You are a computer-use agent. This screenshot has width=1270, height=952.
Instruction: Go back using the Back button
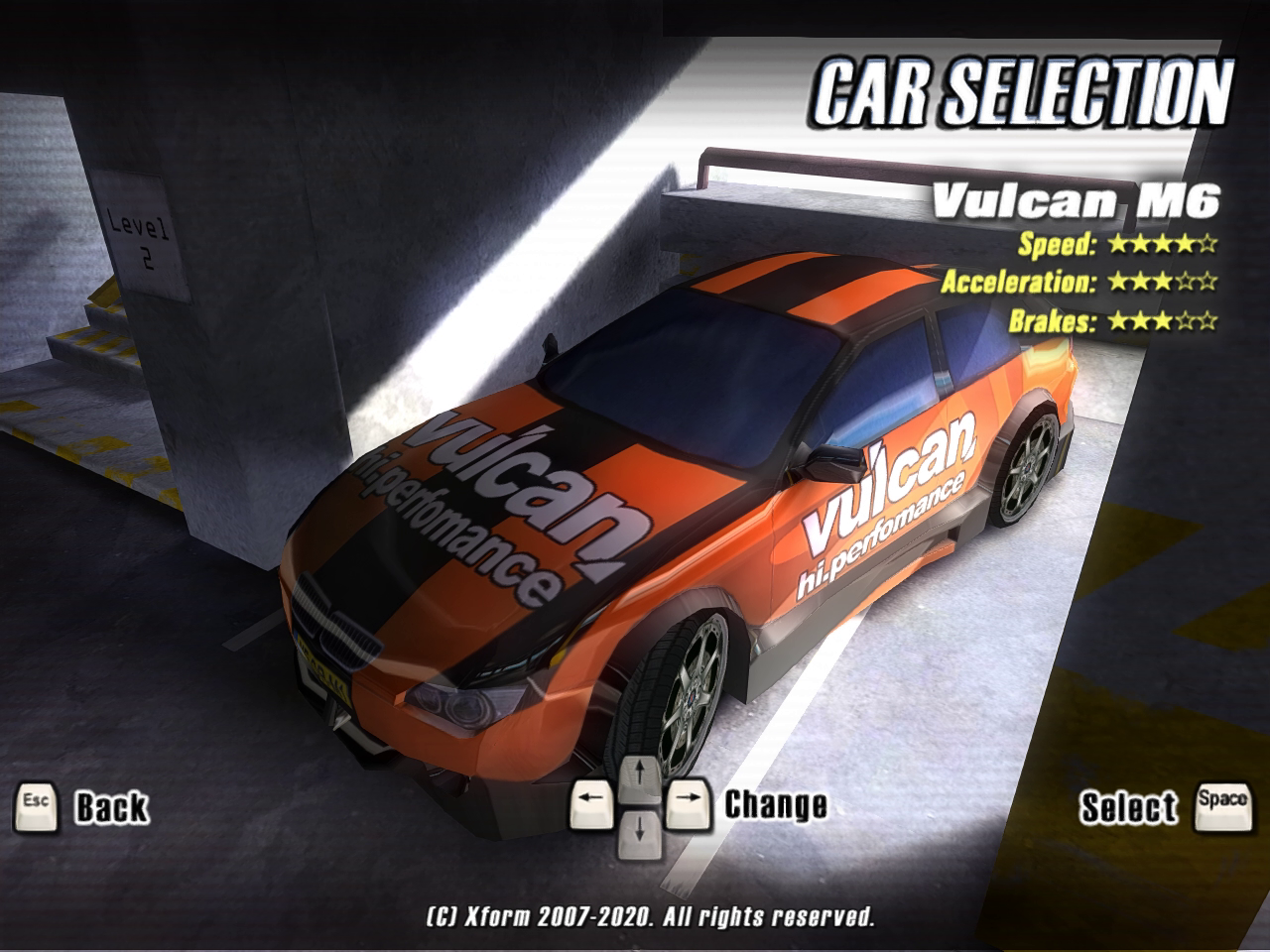[x=109, y=807]
